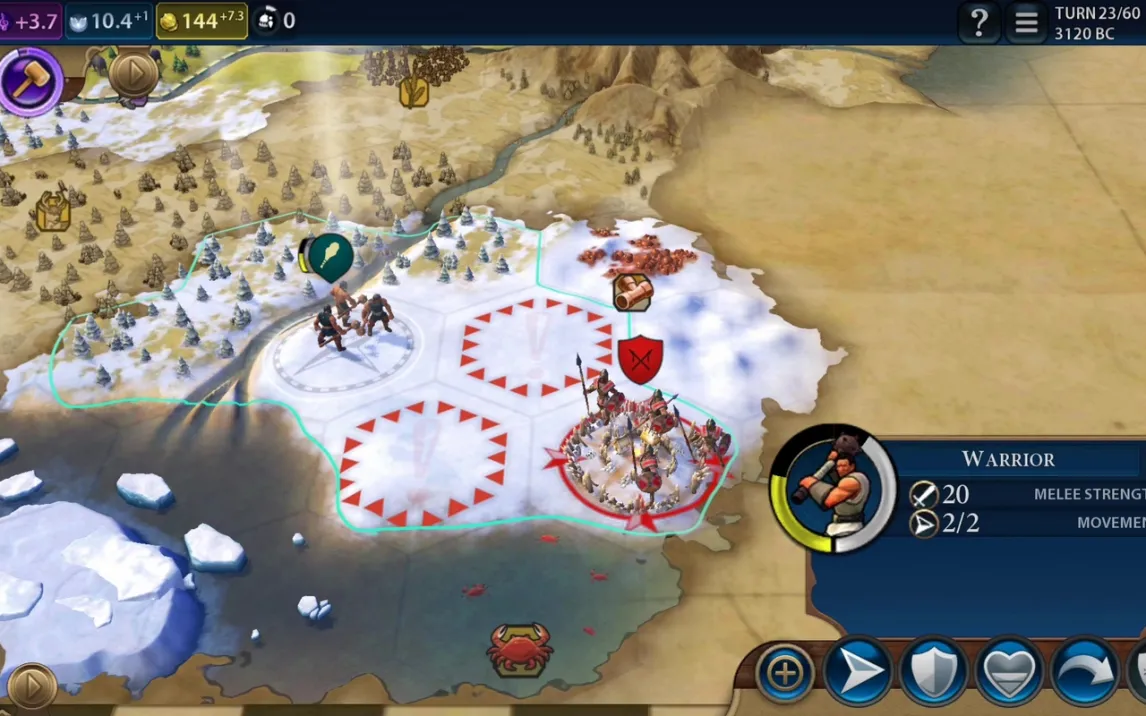Open the purple hammer civics tracker
1146x716 pixels.
pos(30,78)
